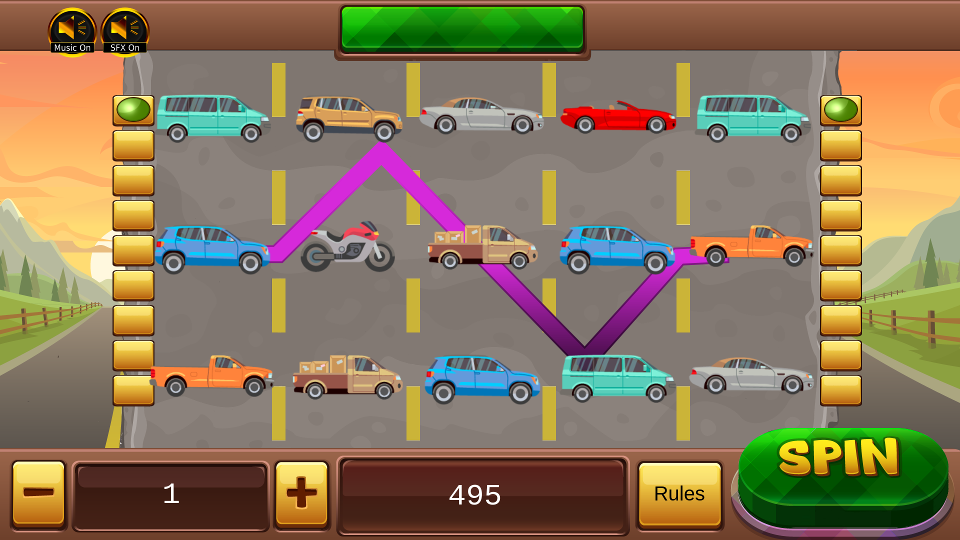
Task: Increase the bet with the plus button
Action: [x=301, y=494]
